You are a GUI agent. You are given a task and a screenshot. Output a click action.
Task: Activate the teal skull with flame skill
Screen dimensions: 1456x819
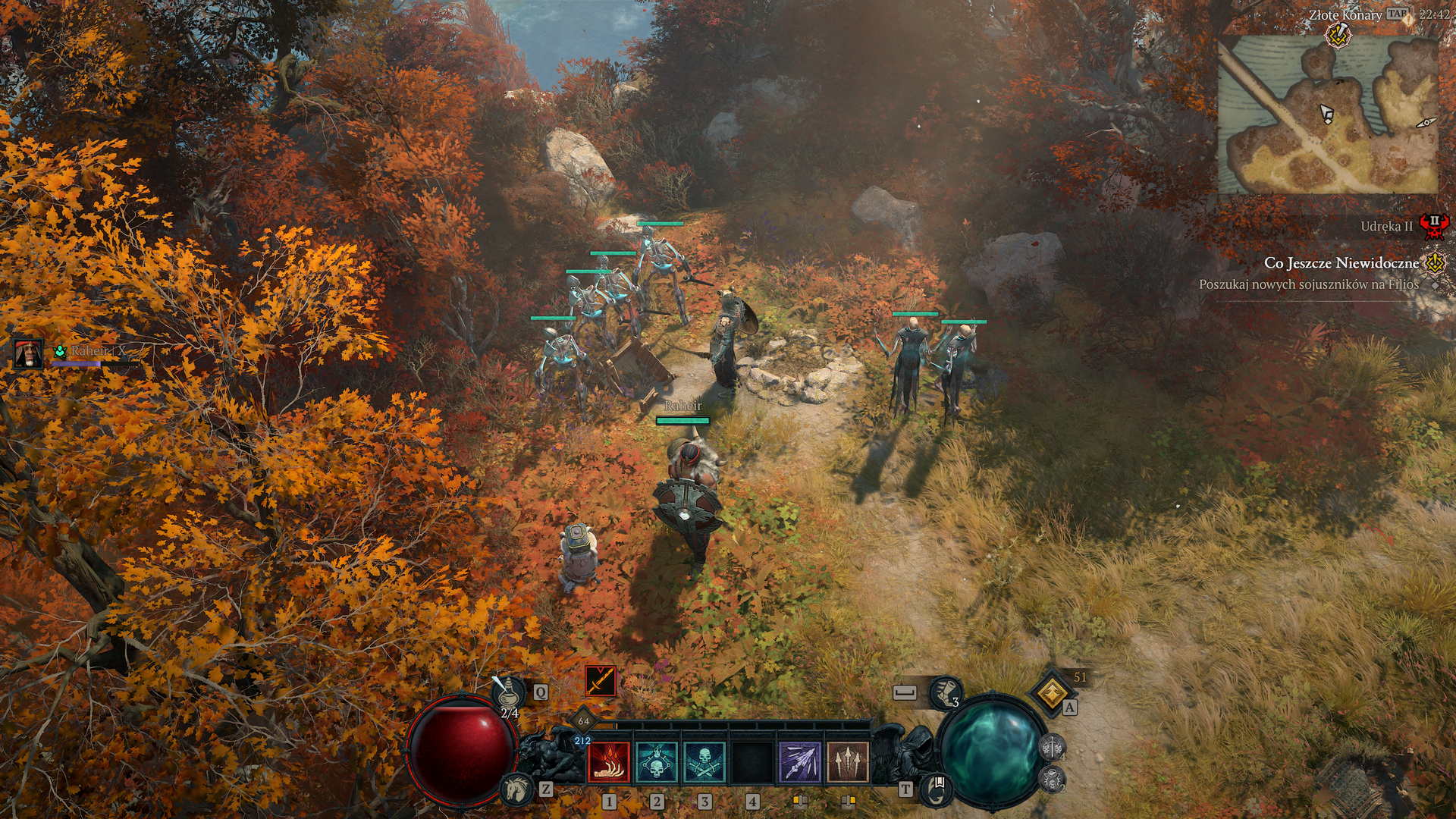pyautogui.click(x=657, y=762)
